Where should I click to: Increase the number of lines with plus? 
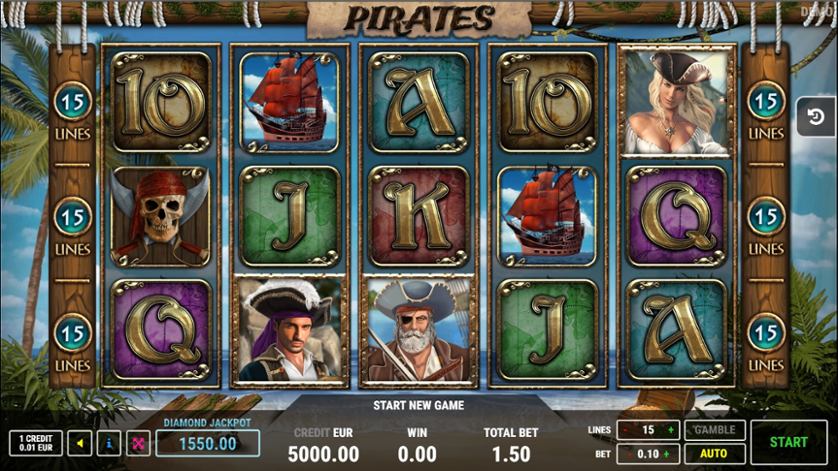[672, 430]
